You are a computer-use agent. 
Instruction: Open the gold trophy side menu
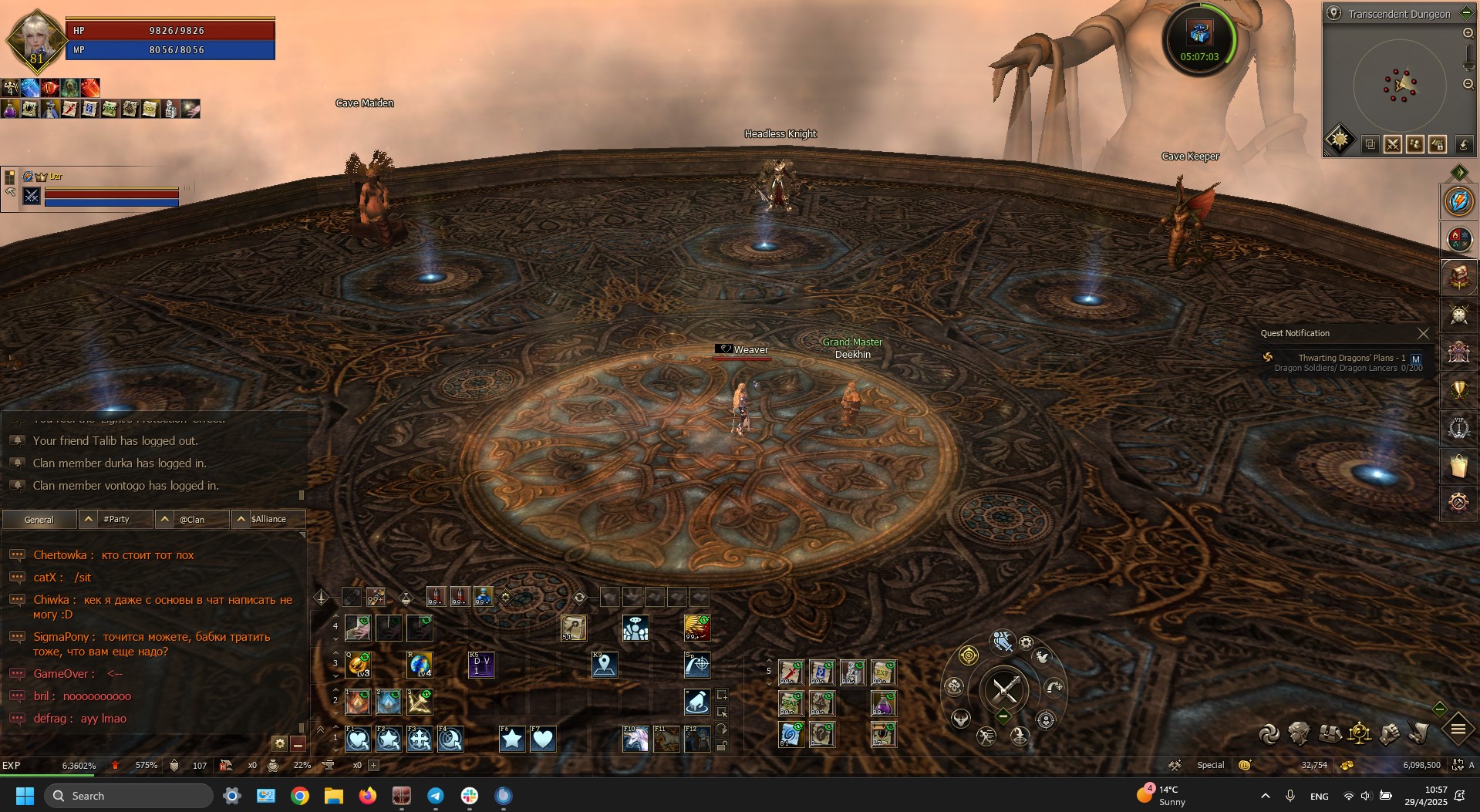pos(1458,390)
